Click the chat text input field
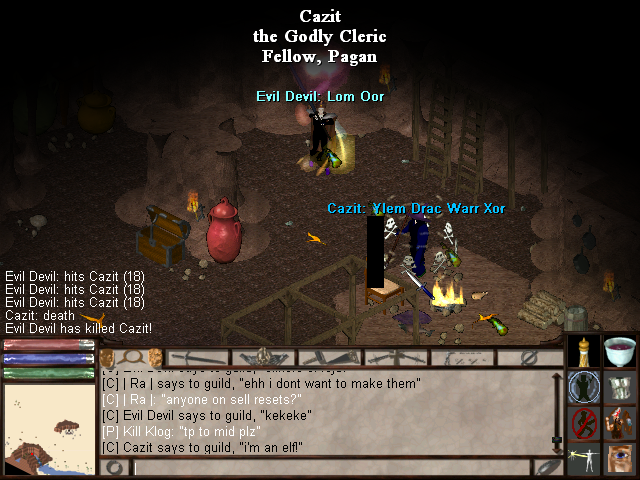This screenshot has width=640, height=480. [x=330, y=467]
